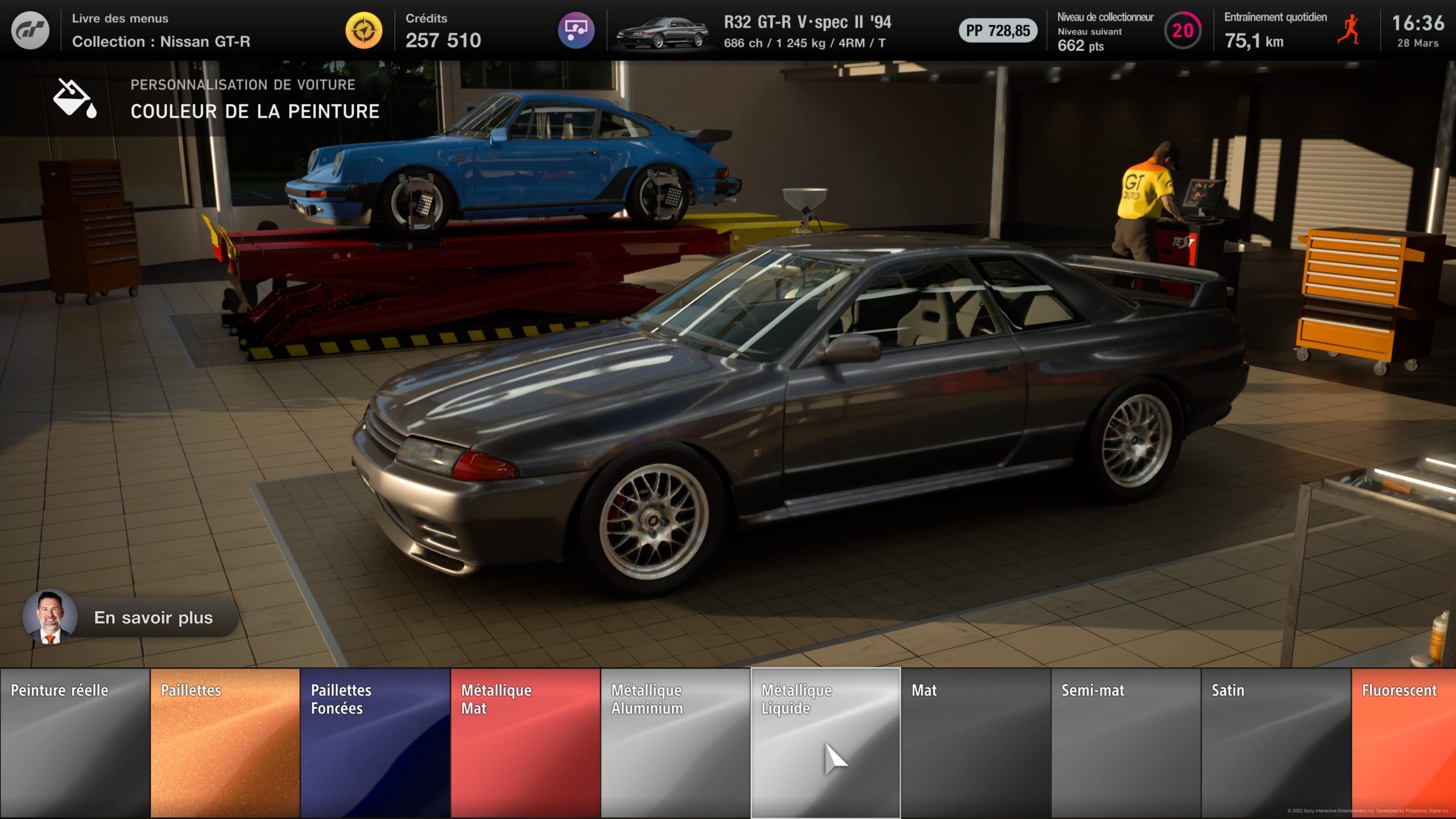Pick the Paillettes Foncées blue swatch
Screen dimensions: 1456x819
375,743
